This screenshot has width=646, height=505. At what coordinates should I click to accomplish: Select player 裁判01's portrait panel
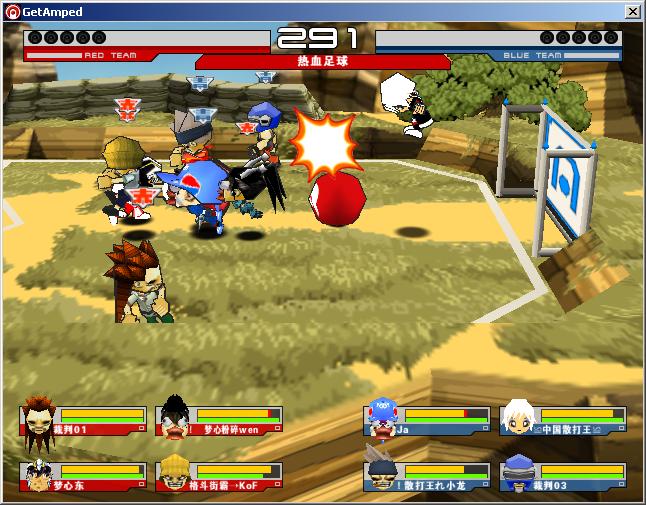pyautogui.click(x=82, y=420)
